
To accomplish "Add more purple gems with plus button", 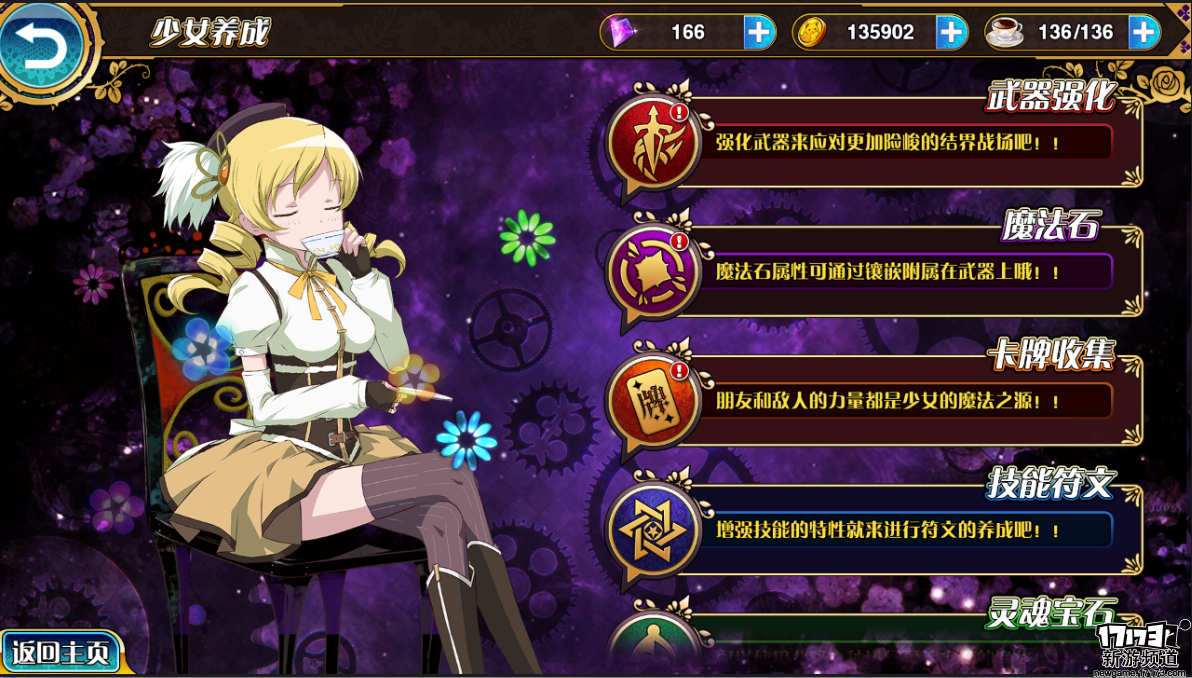I will coord(759,32).
